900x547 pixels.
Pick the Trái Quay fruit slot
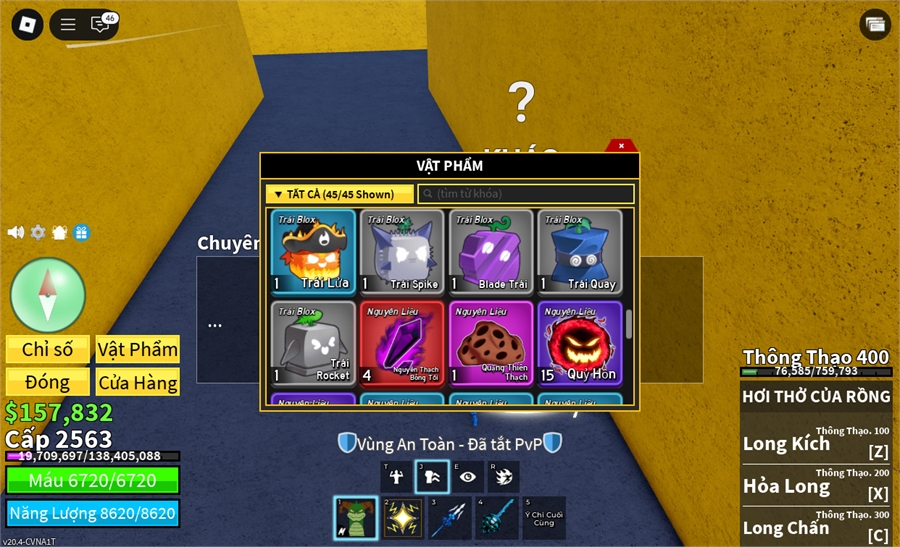pyautogui.click(x=580, y=252)
